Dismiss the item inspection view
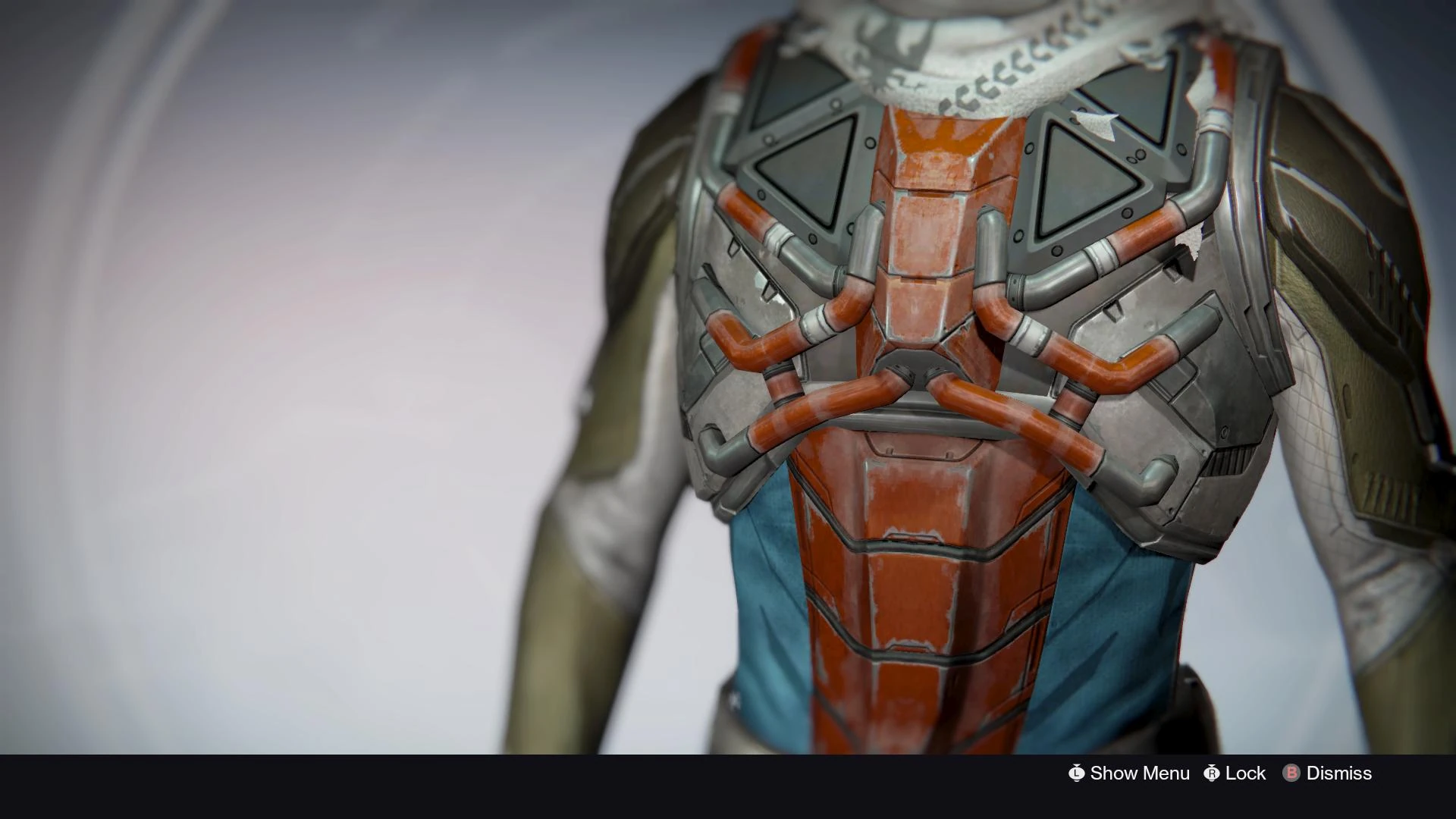1456x819 pixels. 1338,773
